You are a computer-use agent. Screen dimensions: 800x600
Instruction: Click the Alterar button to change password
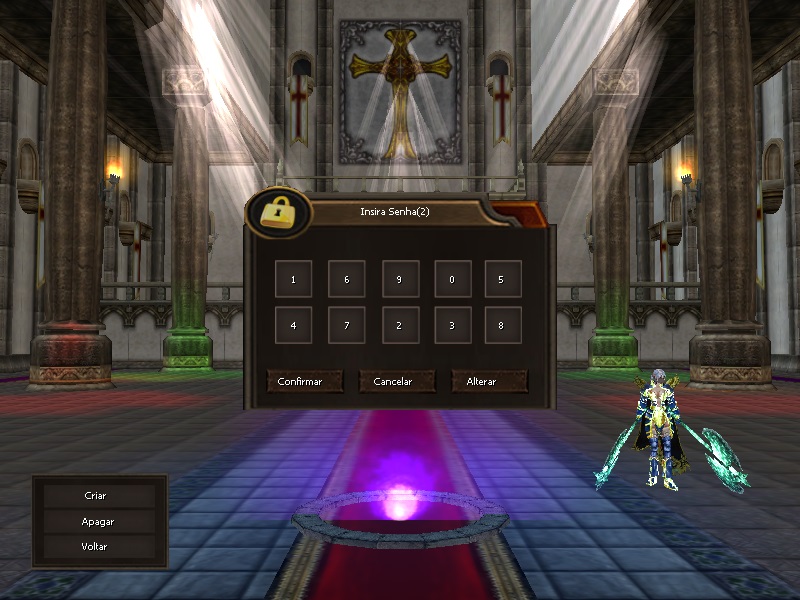pyautogui.click(x=489, y=382)
